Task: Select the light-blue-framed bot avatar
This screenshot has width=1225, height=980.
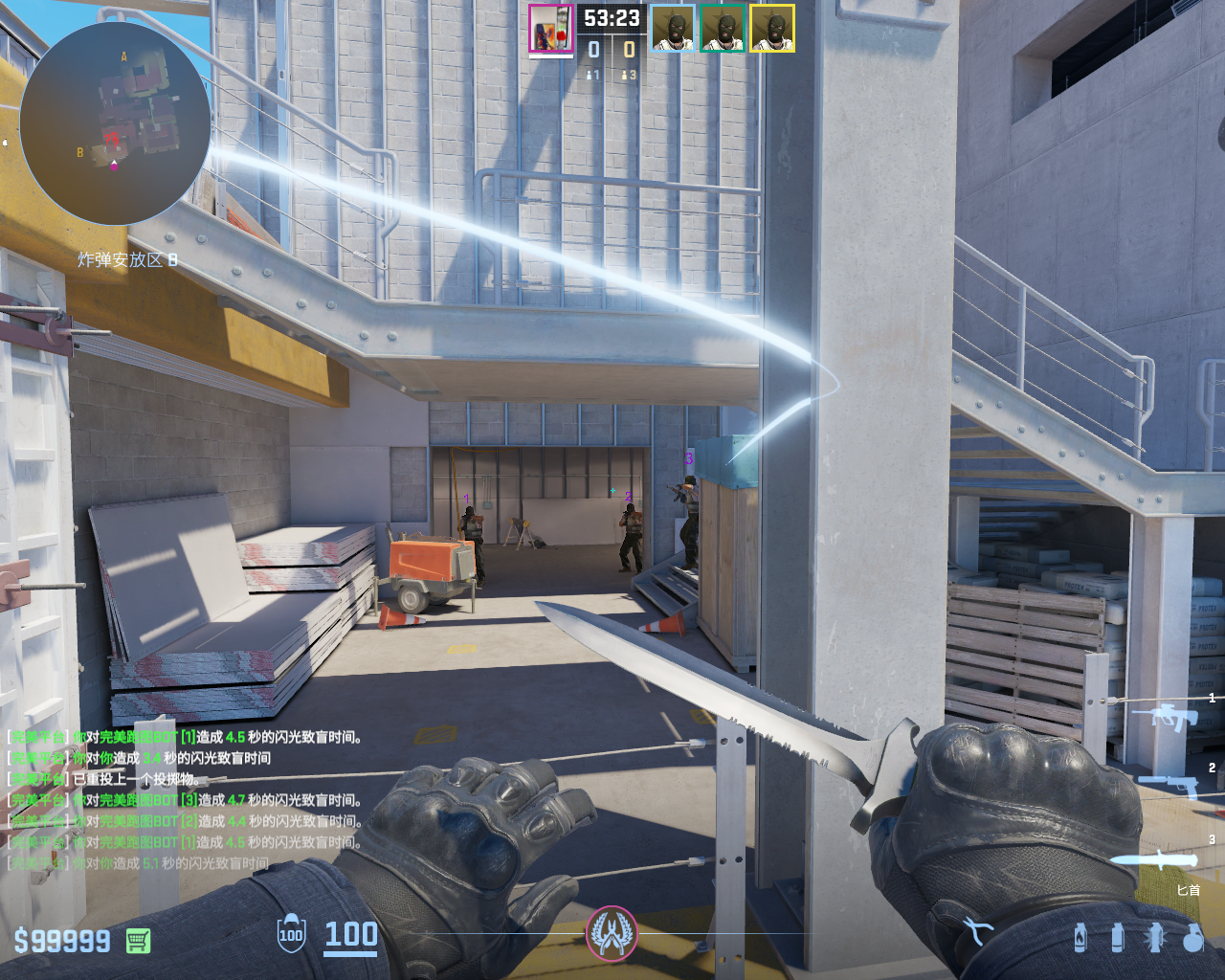Action: (x=673, y=29)
